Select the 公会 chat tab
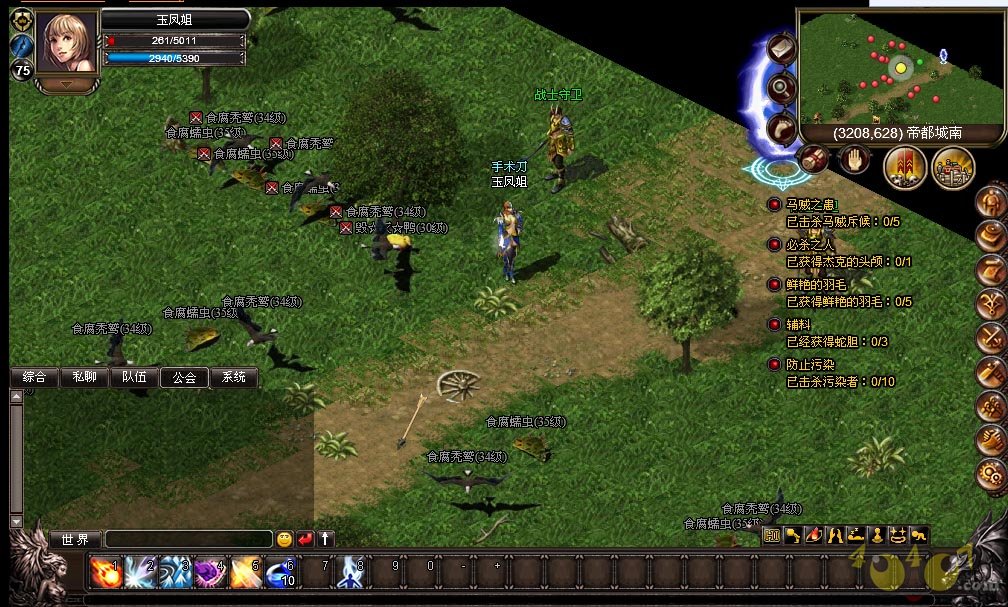 pos(184,377)
